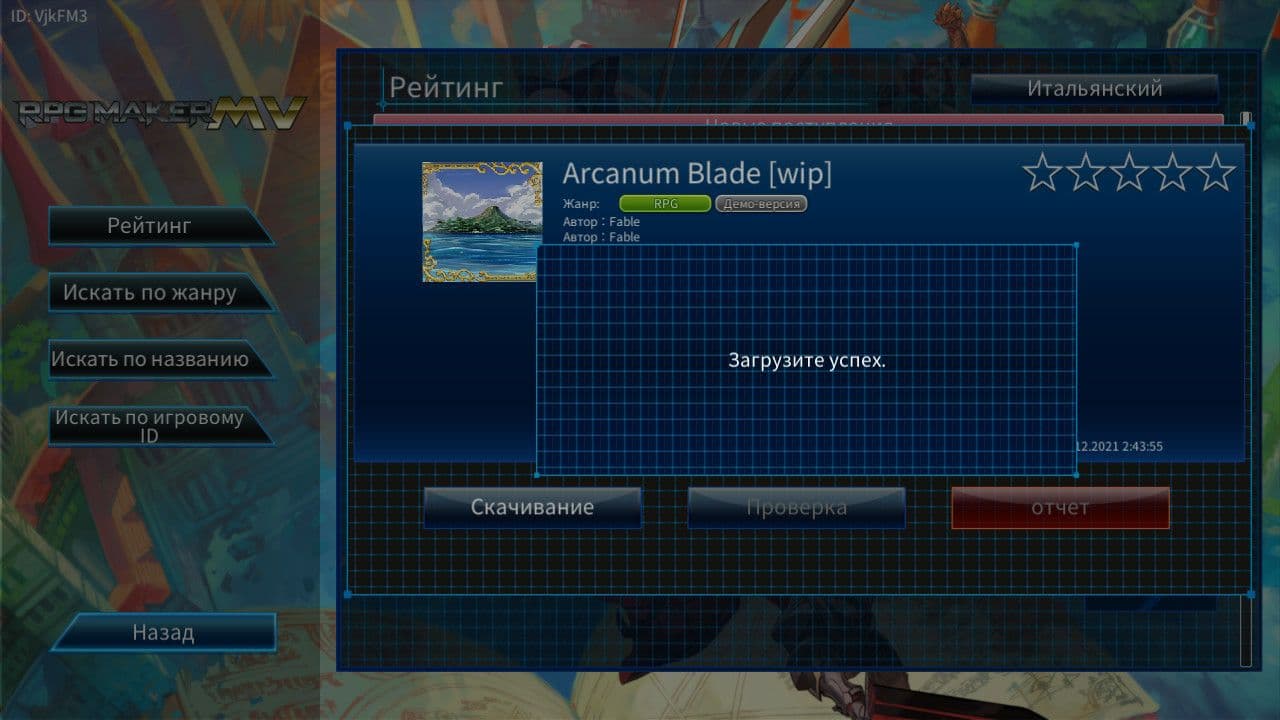1280x720 pixels.
Task: Dismiss the Загрузите успех message box
Action: (806, 360)
